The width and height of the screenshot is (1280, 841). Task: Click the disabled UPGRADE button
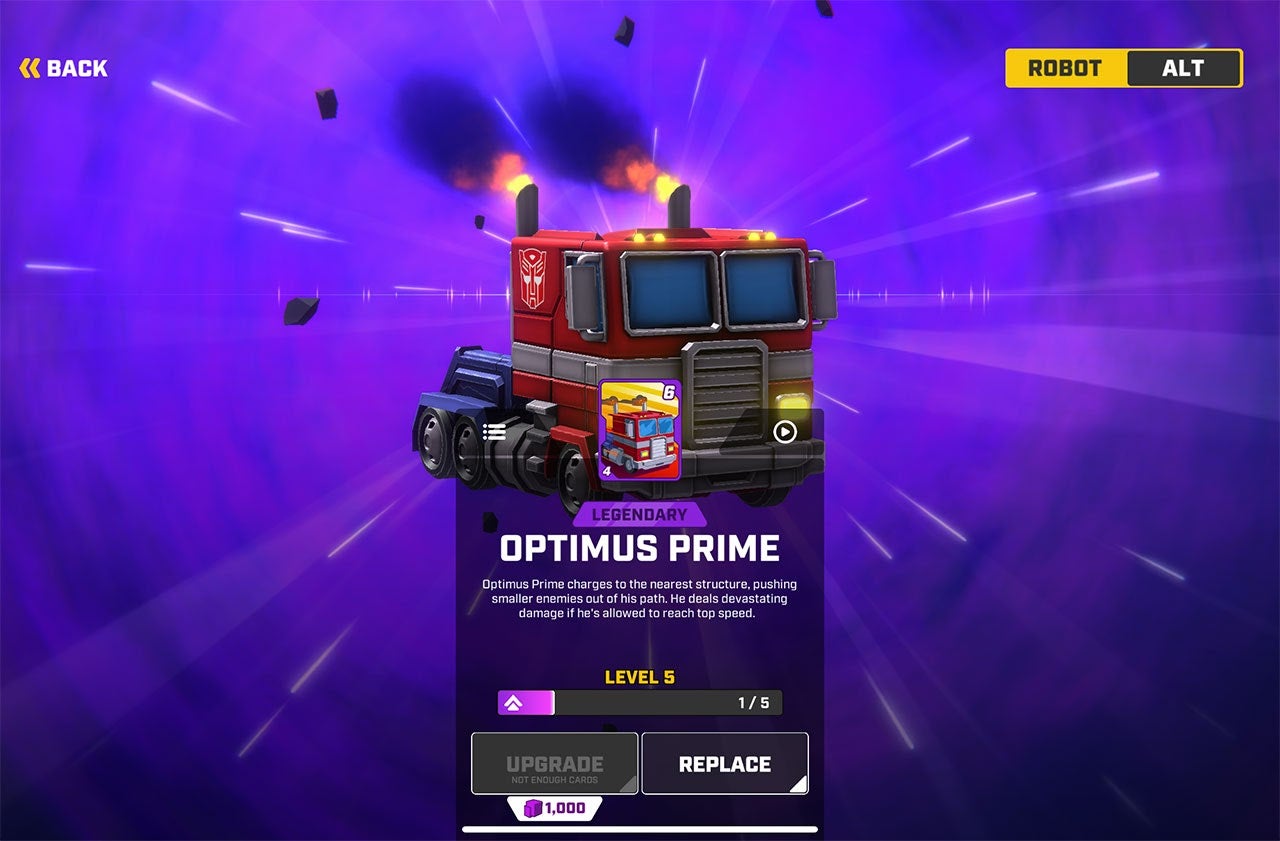pyautogui.click(x=554, y=762)
